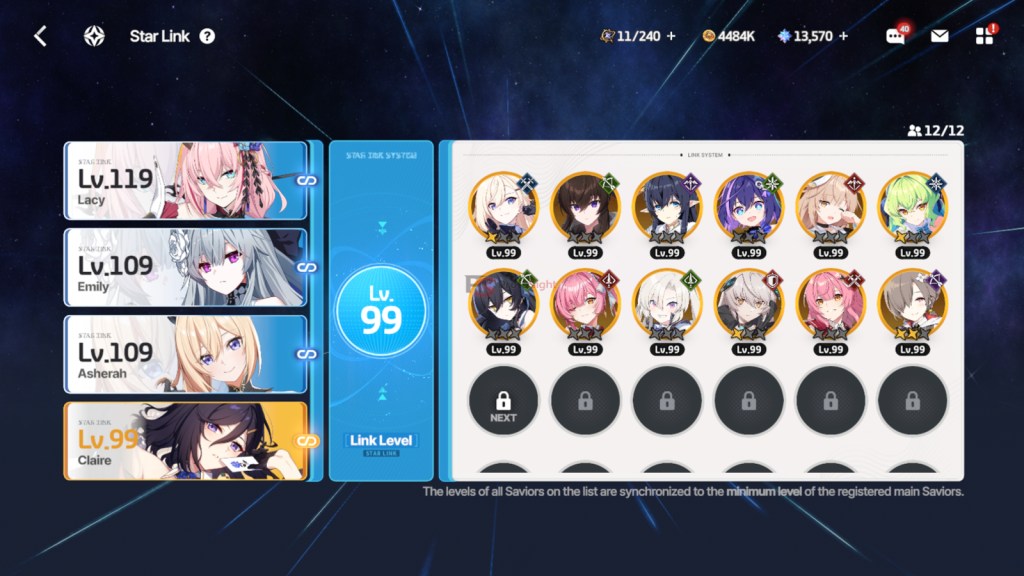Click the Link Level label

(381, 441)
